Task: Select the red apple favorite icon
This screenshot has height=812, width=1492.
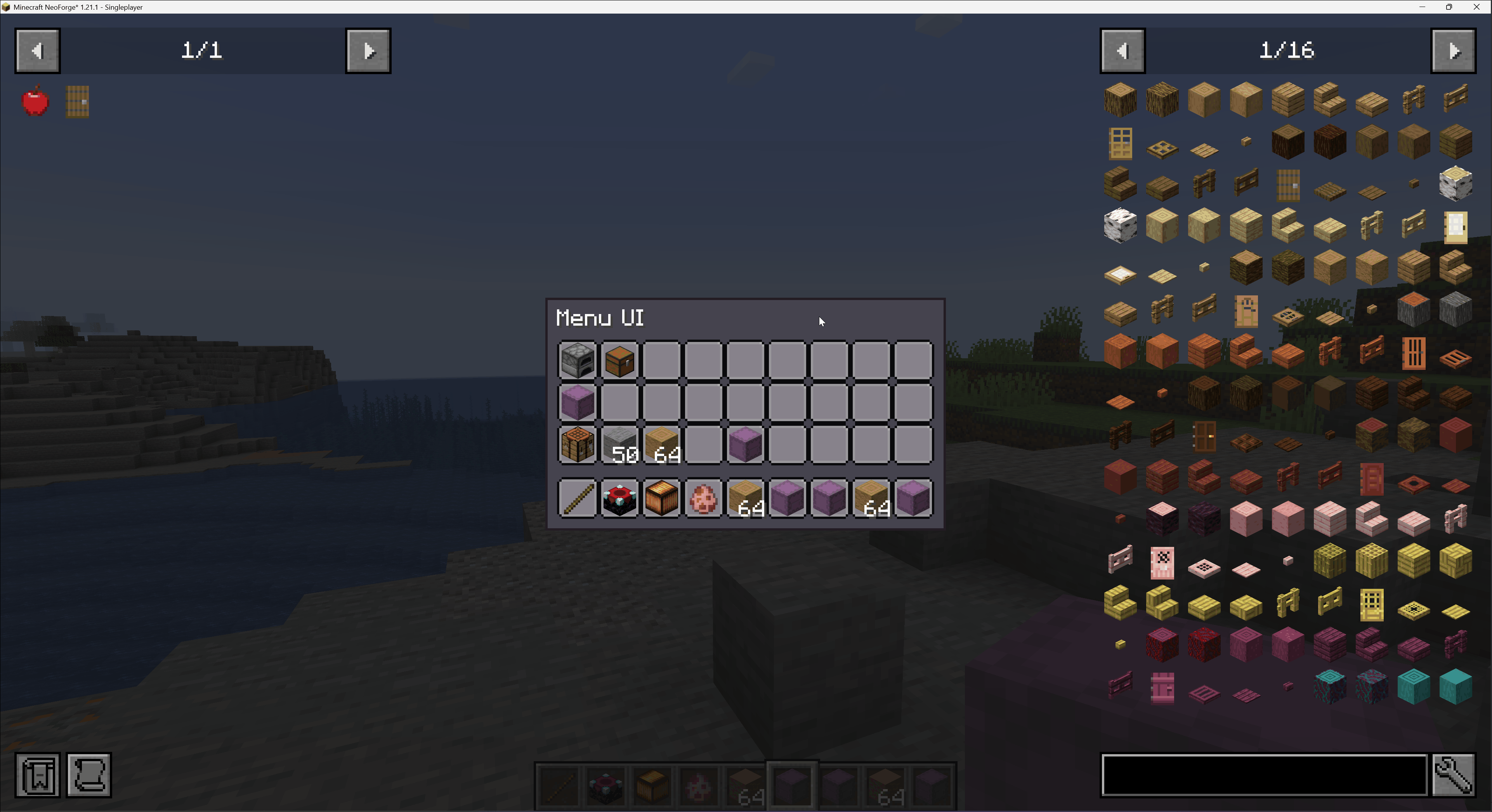Action: (x=35, y=101)
